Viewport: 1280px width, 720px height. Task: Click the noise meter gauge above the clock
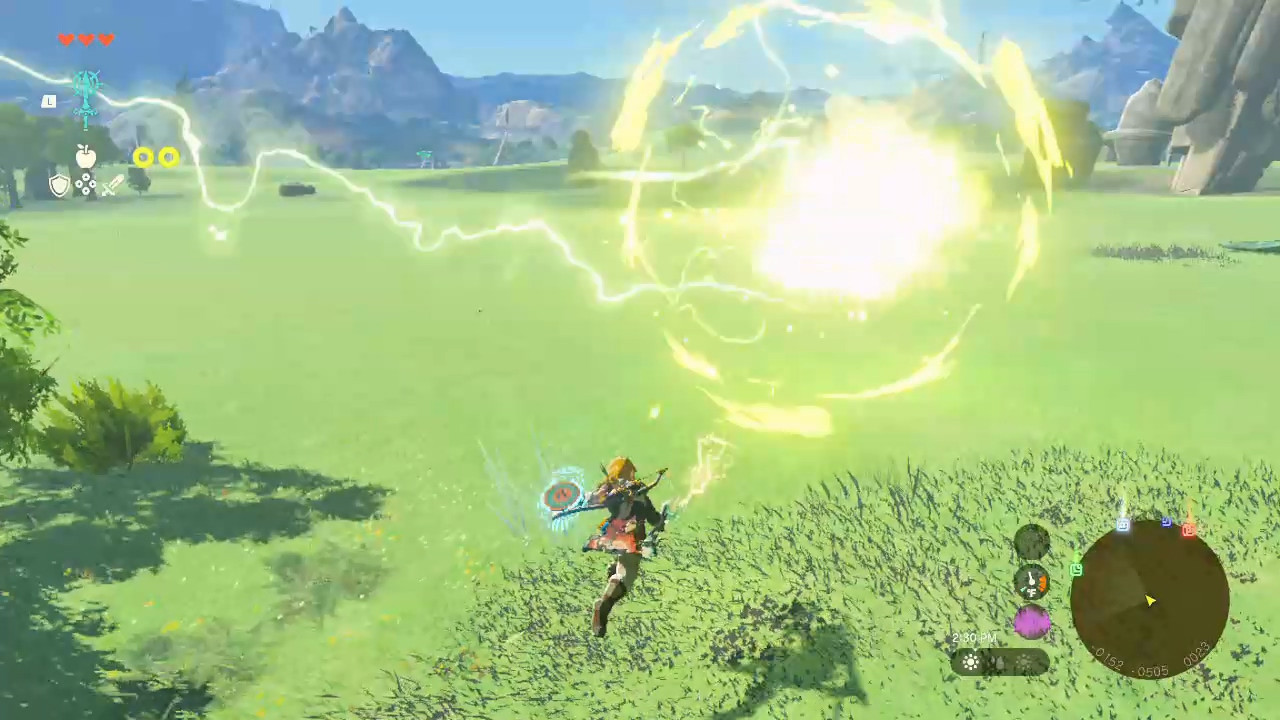point(1030,621)
